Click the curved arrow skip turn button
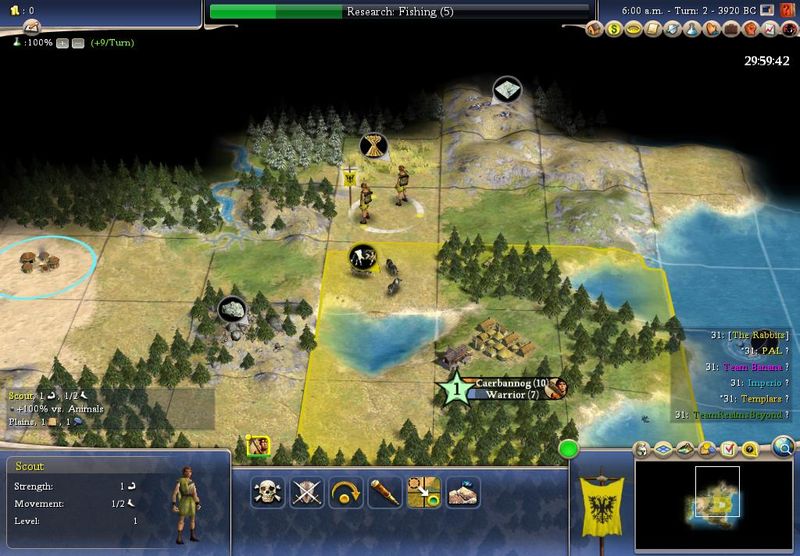The height and width of the screenshot is (556, 800). (x=345, y=492)
